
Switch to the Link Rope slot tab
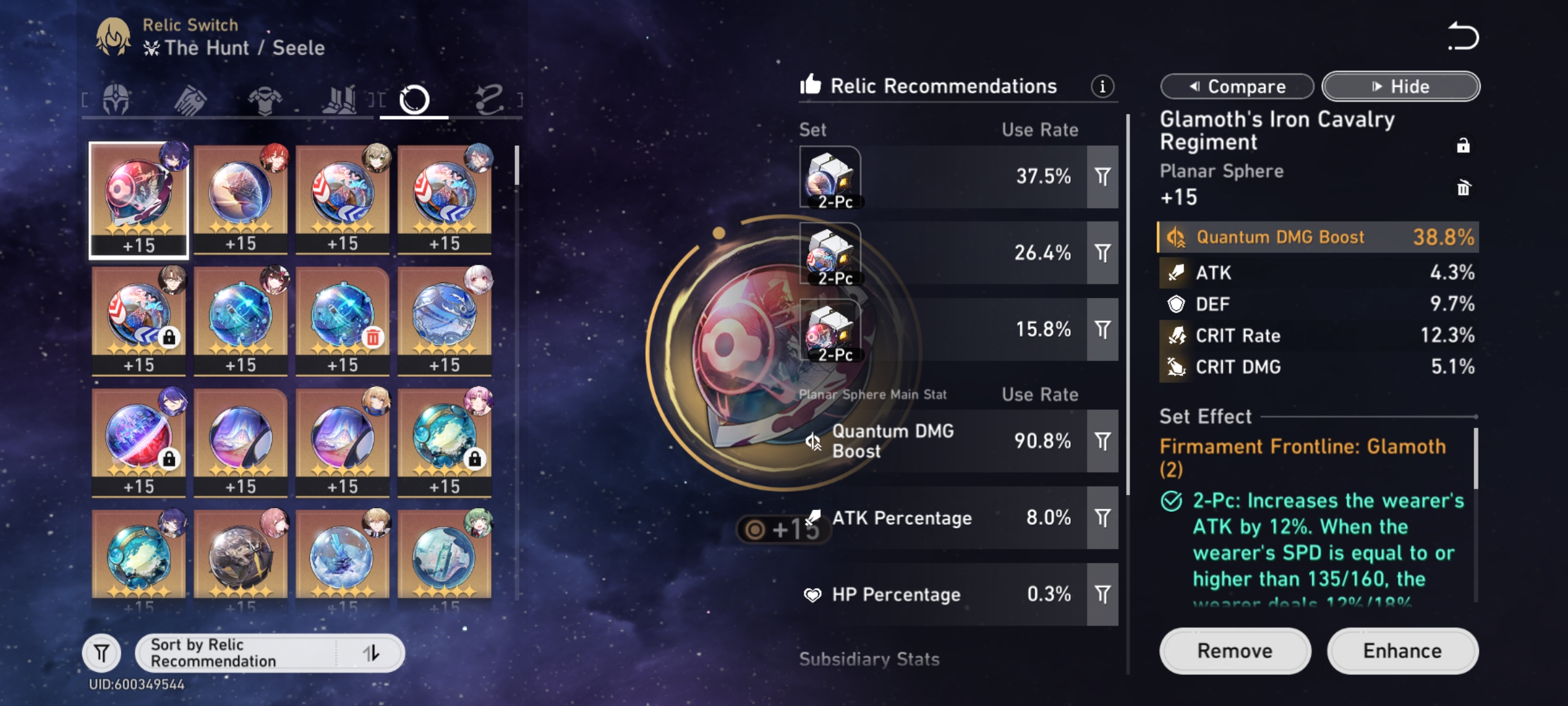coord(490,99)
